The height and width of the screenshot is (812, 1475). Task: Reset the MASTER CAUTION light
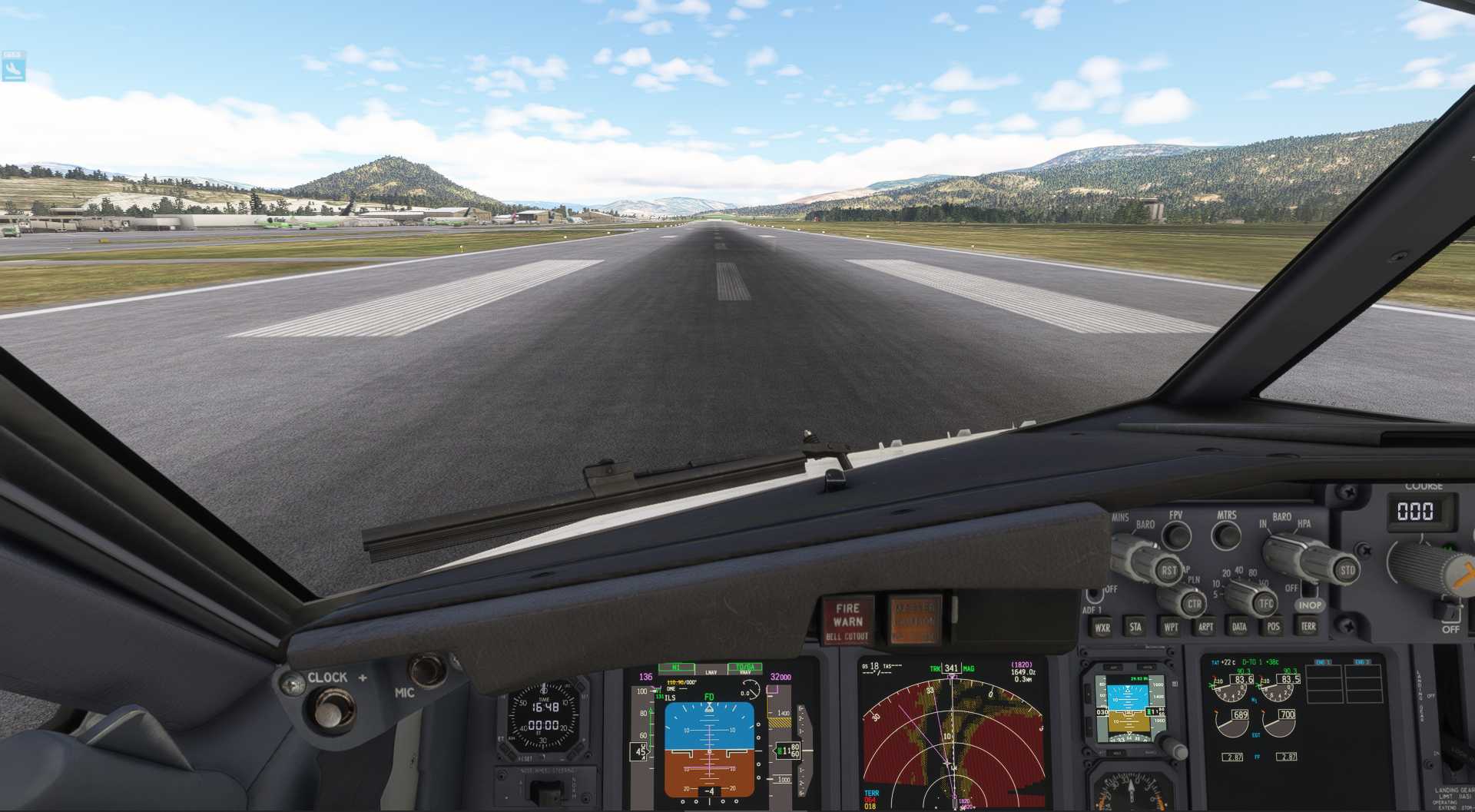(x=915, y=619)
